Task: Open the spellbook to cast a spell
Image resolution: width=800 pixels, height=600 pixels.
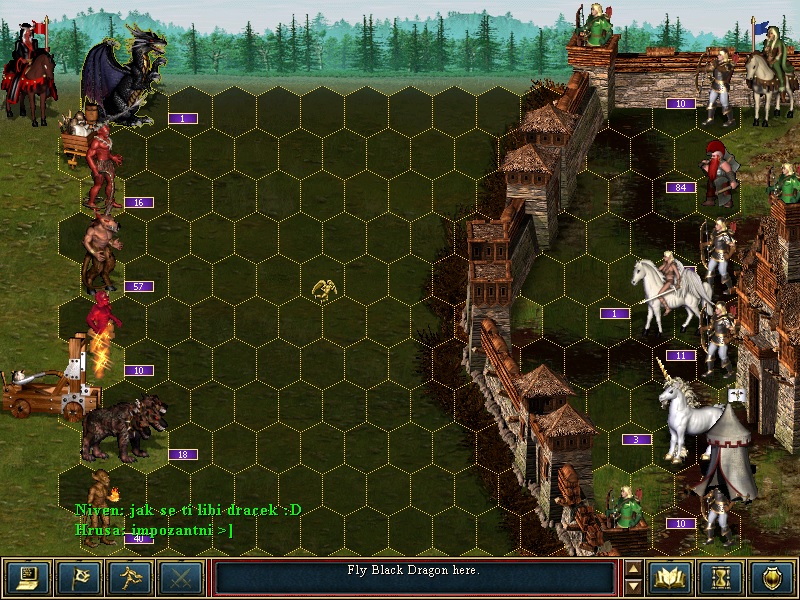Action: pyautogui.click(x=670, y=578)
